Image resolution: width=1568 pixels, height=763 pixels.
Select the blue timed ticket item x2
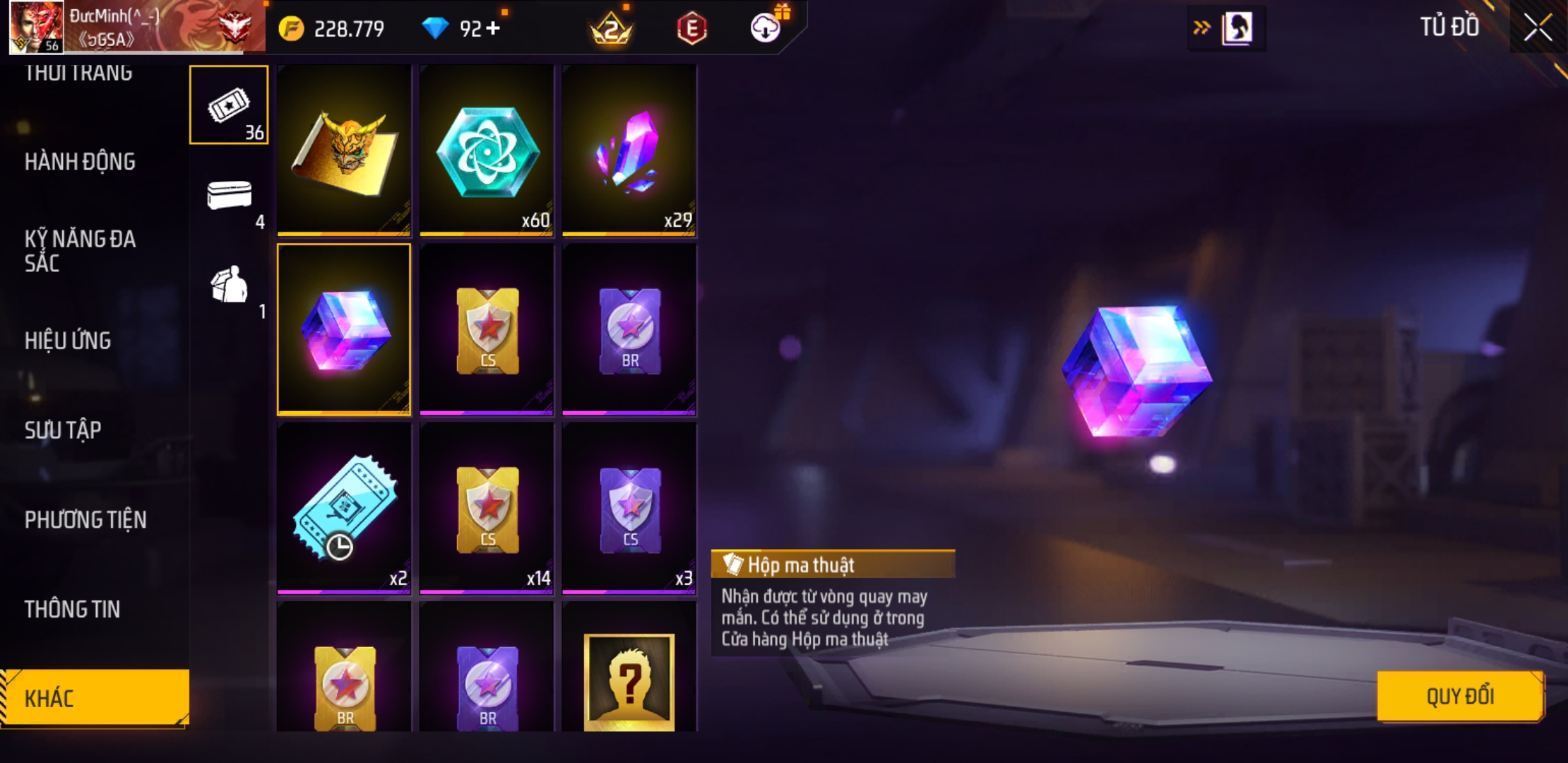coord(344,508)
